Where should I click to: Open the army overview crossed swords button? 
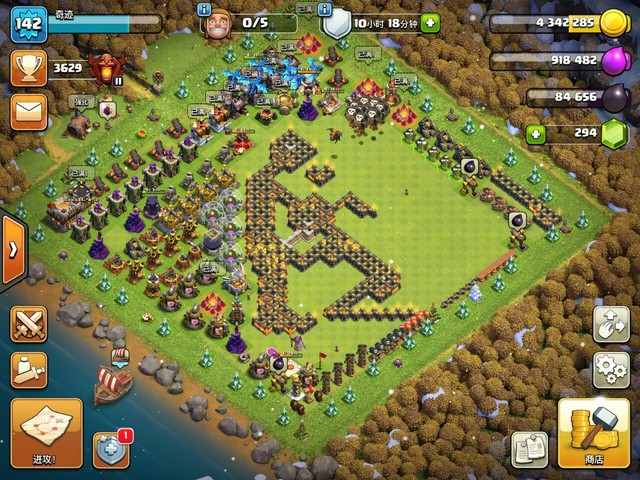click(x=29, y=324)
